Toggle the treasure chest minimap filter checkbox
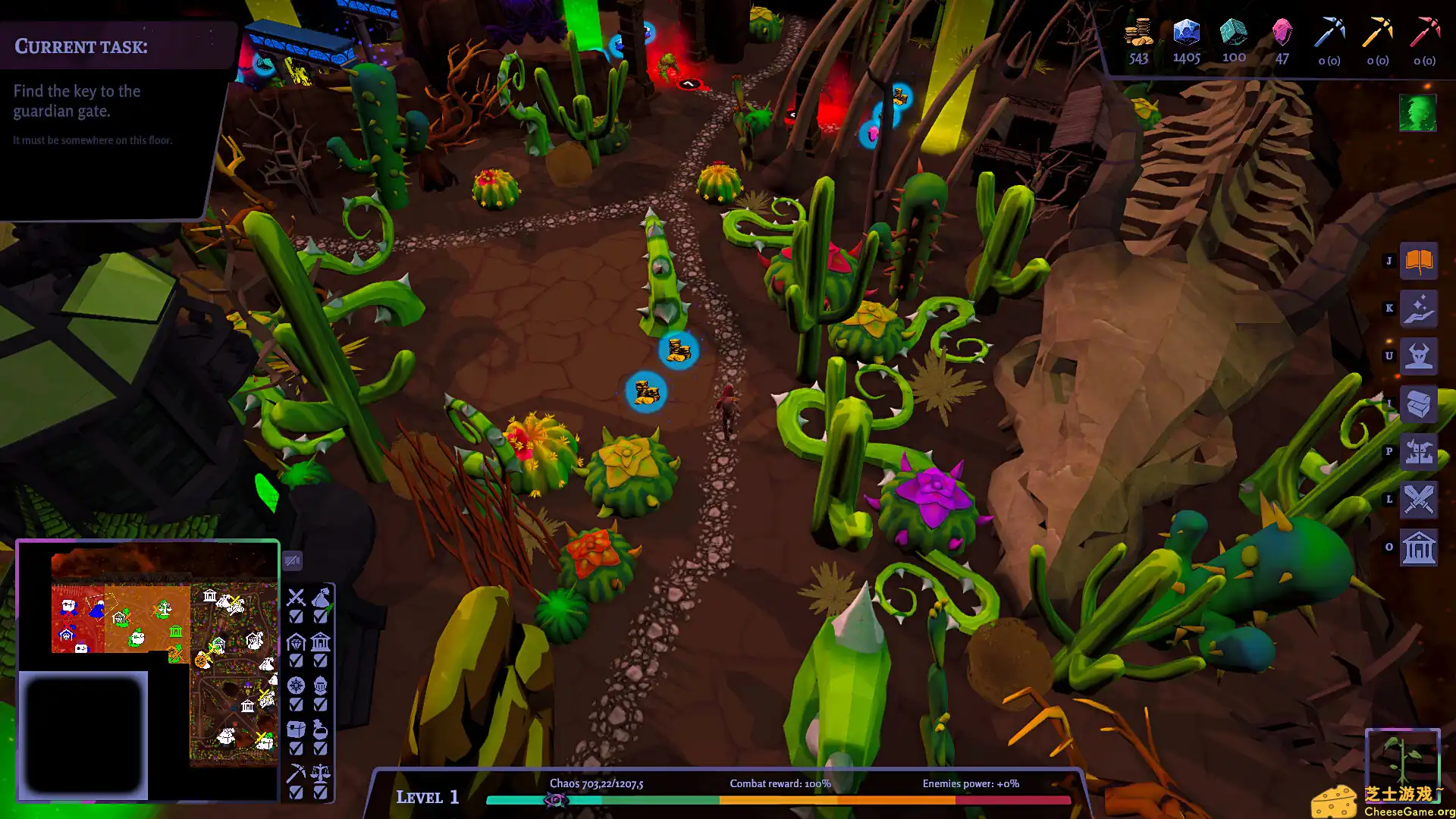 click(x=296, y=748)
